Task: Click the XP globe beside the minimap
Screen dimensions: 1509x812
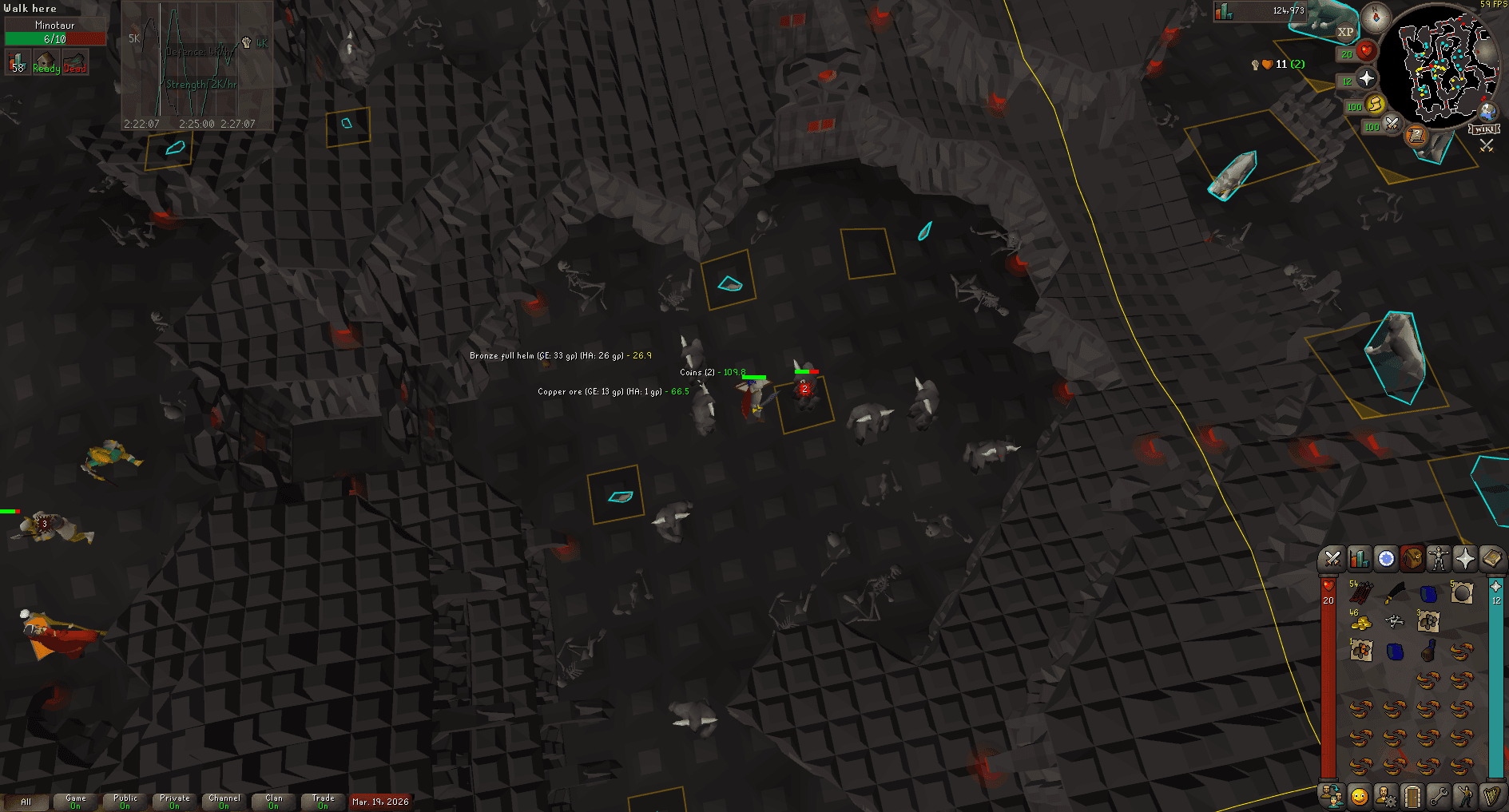Action: (x=1346, y=34)
